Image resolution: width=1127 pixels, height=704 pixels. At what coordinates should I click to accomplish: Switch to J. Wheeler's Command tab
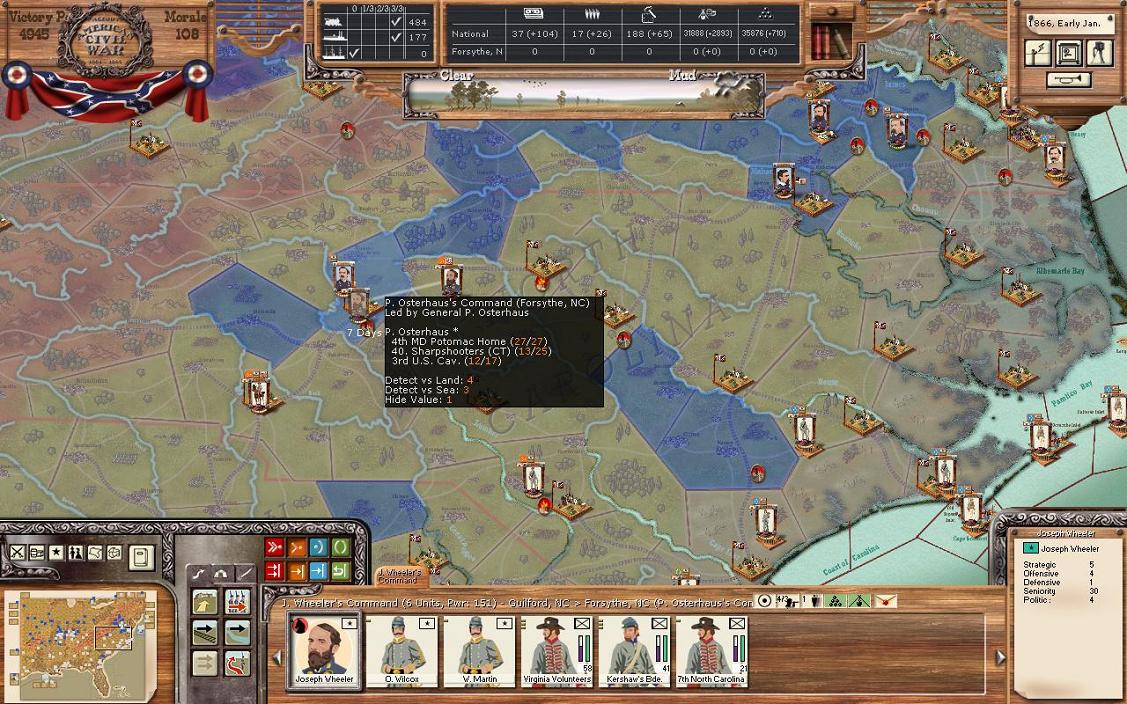pos(398,577)
